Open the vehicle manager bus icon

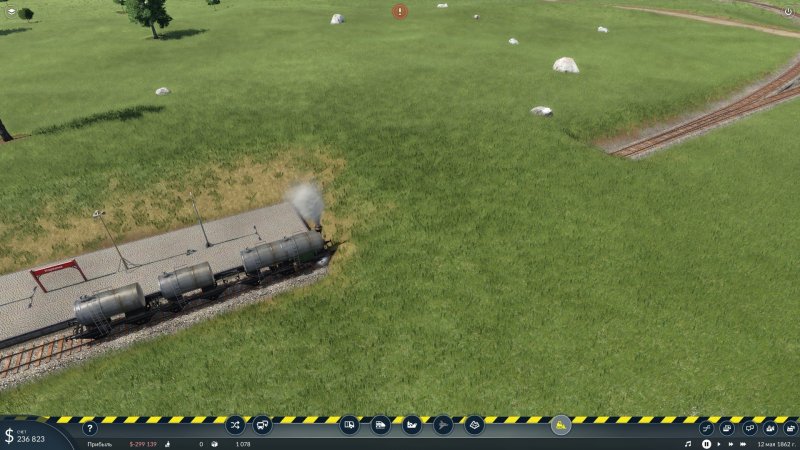point(262,425)
